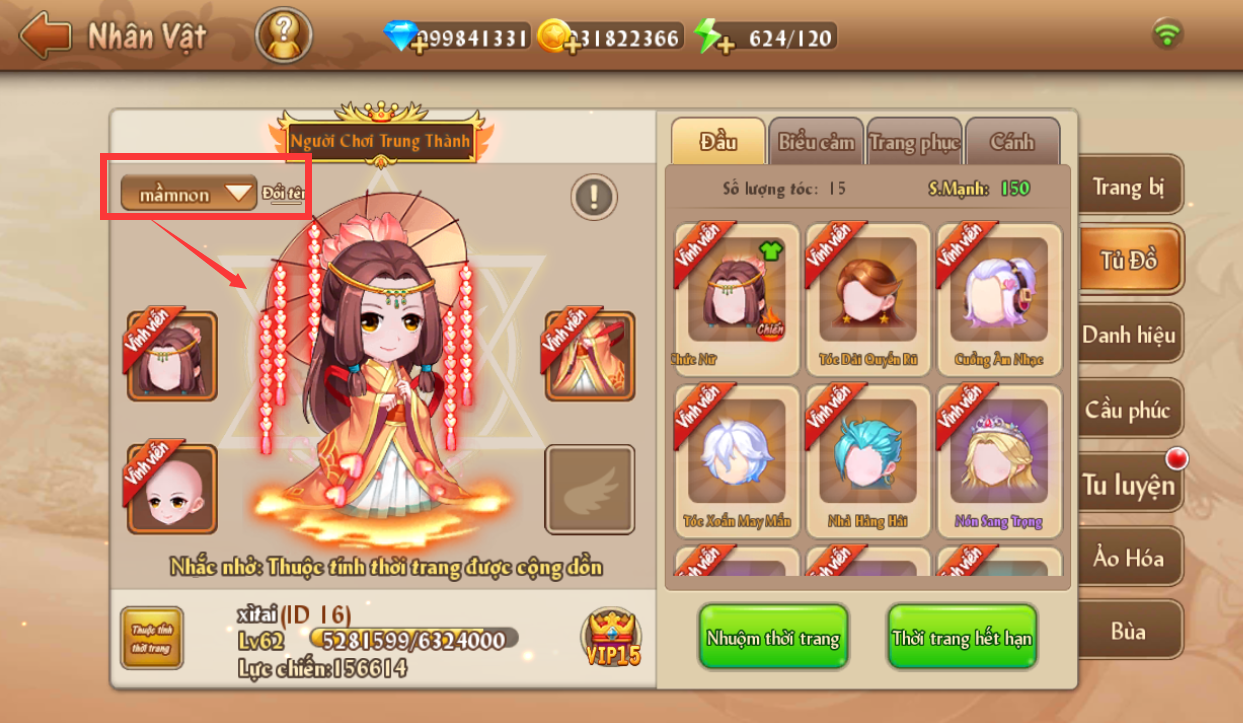Click the Đổi tên rename link

pyautogui.click(x=282, y=193)
